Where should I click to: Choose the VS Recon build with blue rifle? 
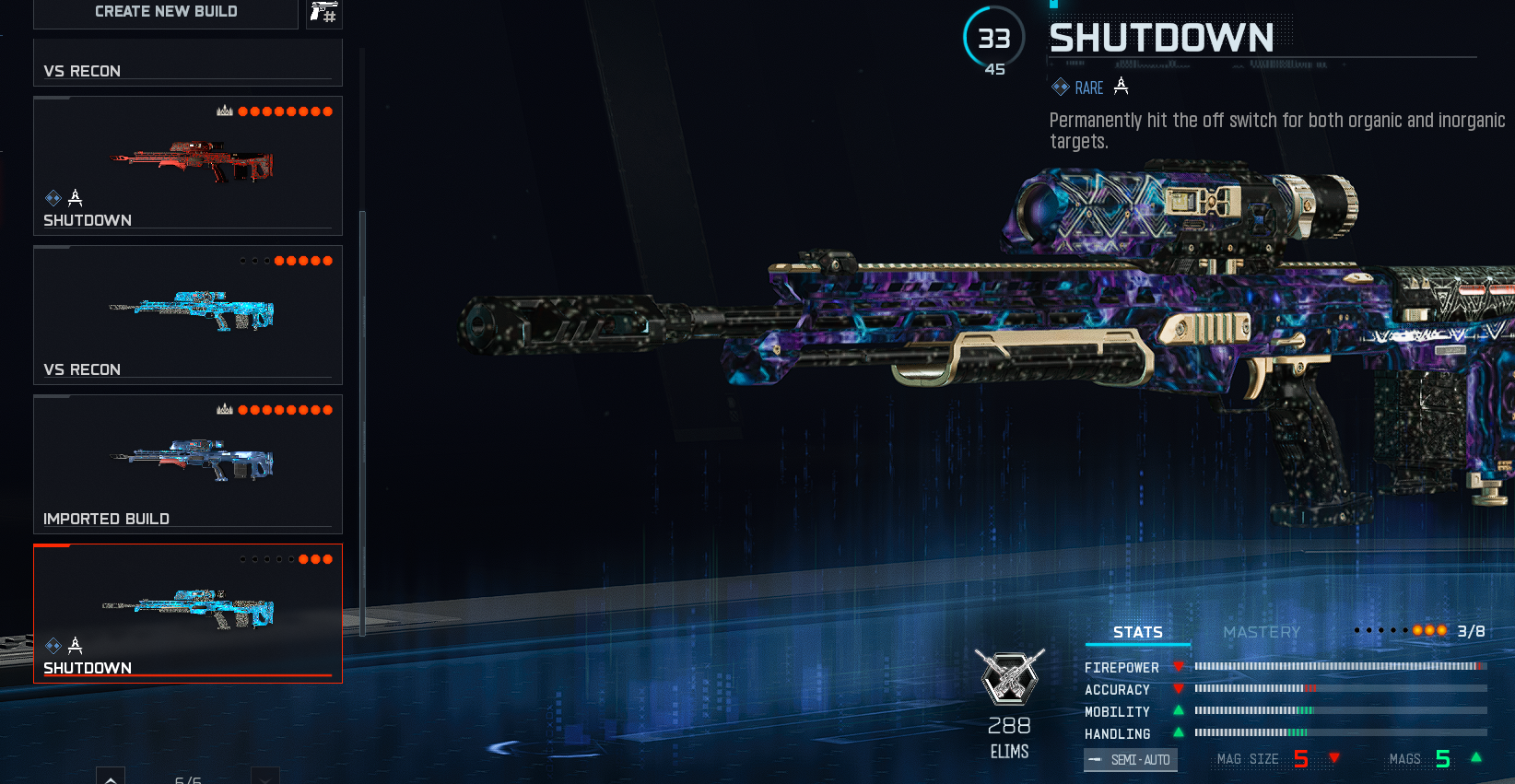pyautogui.click(x=188, y=315)
